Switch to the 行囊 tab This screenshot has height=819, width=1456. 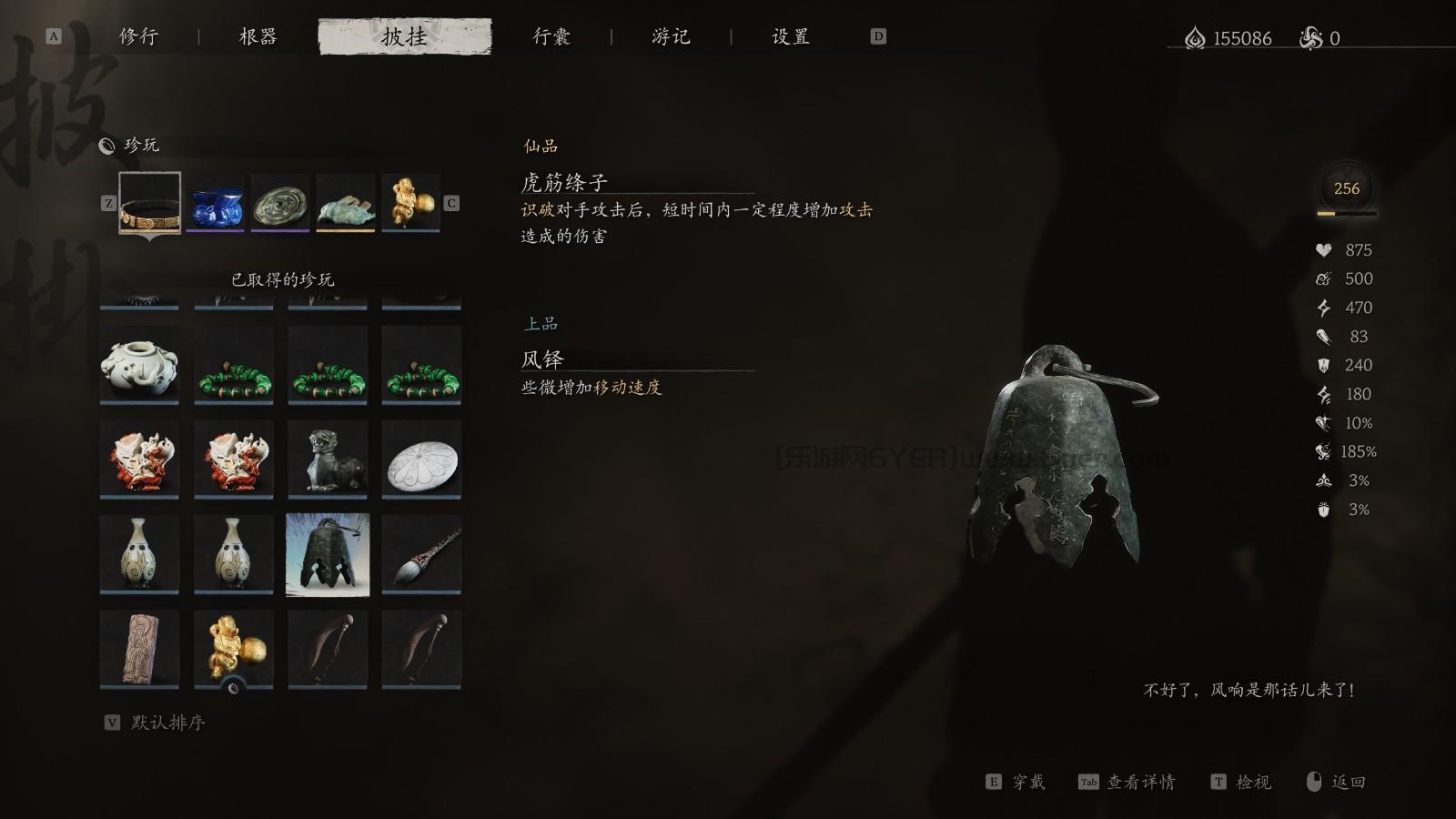pos(553,36)
